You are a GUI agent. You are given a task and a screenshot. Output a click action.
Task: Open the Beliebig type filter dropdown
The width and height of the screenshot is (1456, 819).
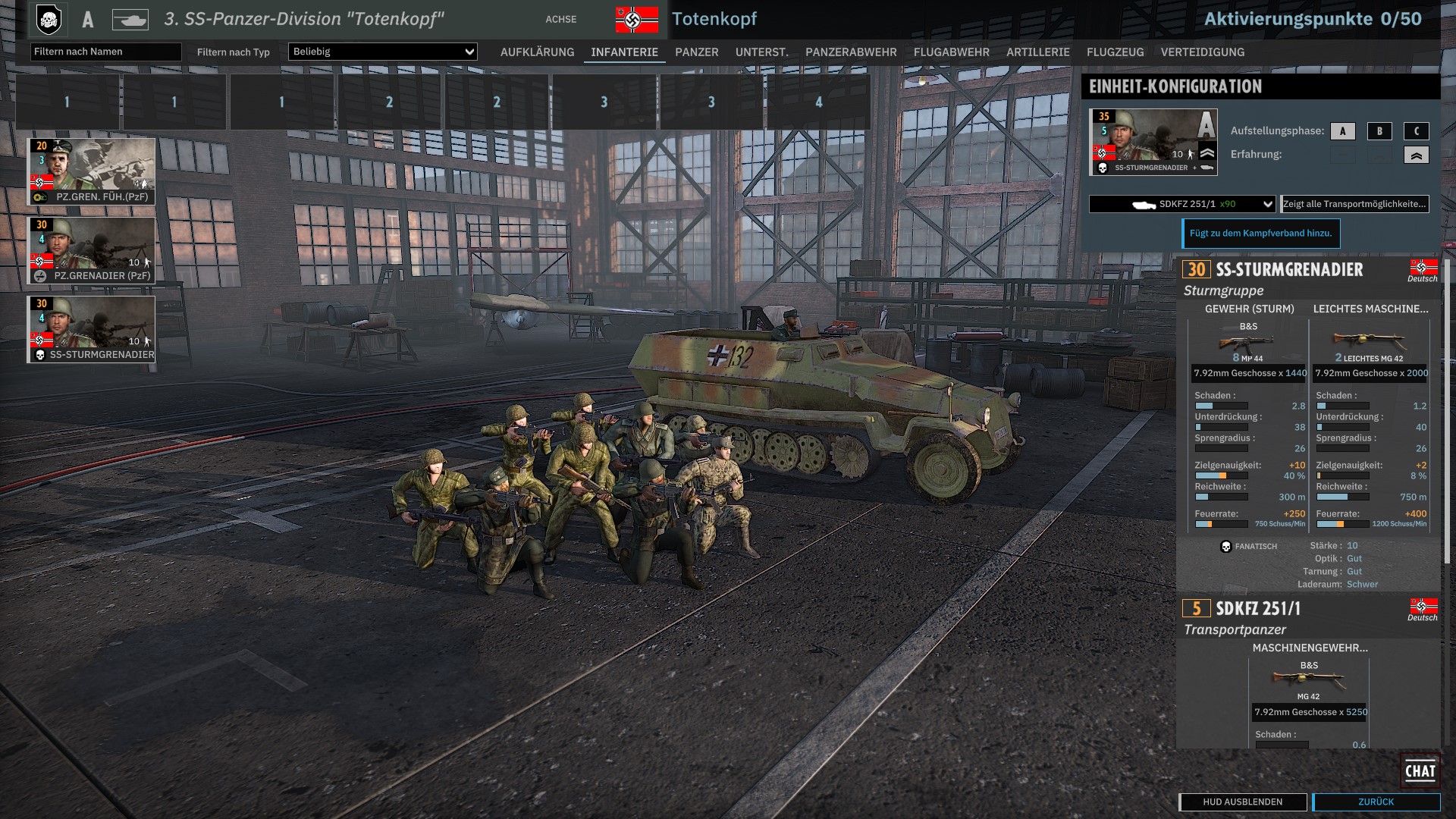click(382, 52)
